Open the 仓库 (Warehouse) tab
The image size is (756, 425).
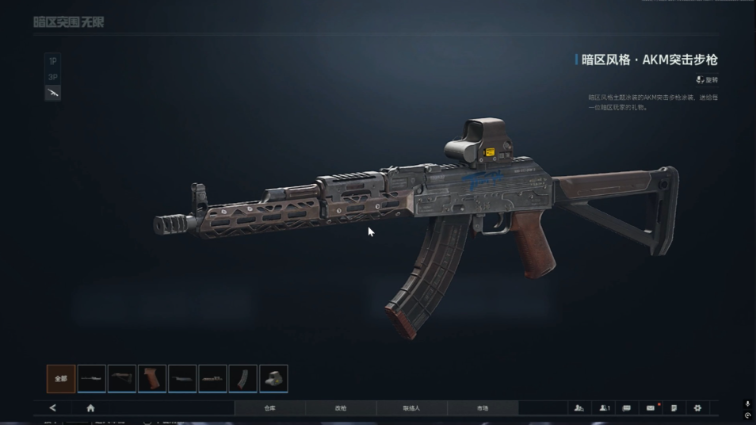coord(269,408)
